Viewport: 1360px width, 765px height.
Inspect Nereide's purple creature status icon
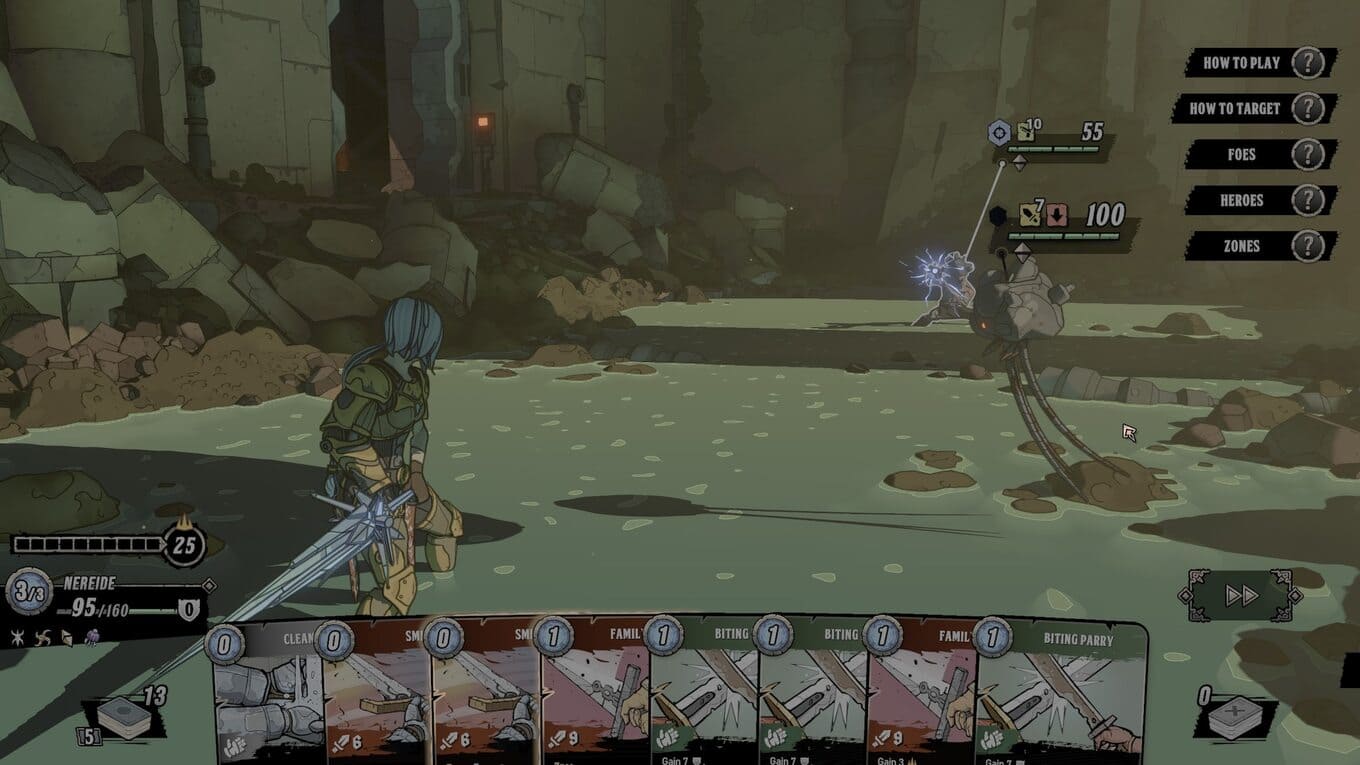click(92, 637)
